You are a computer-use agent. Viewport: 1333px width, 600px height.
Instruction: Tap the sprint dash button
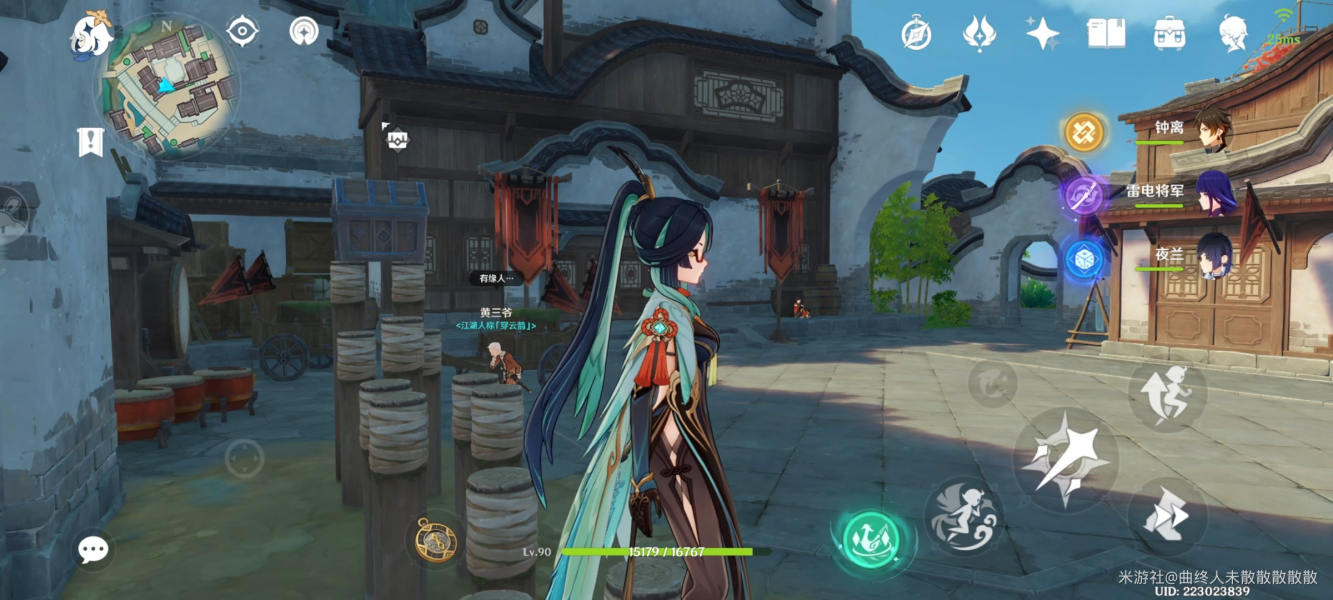pyautogui.click(x=1165, y=516)
